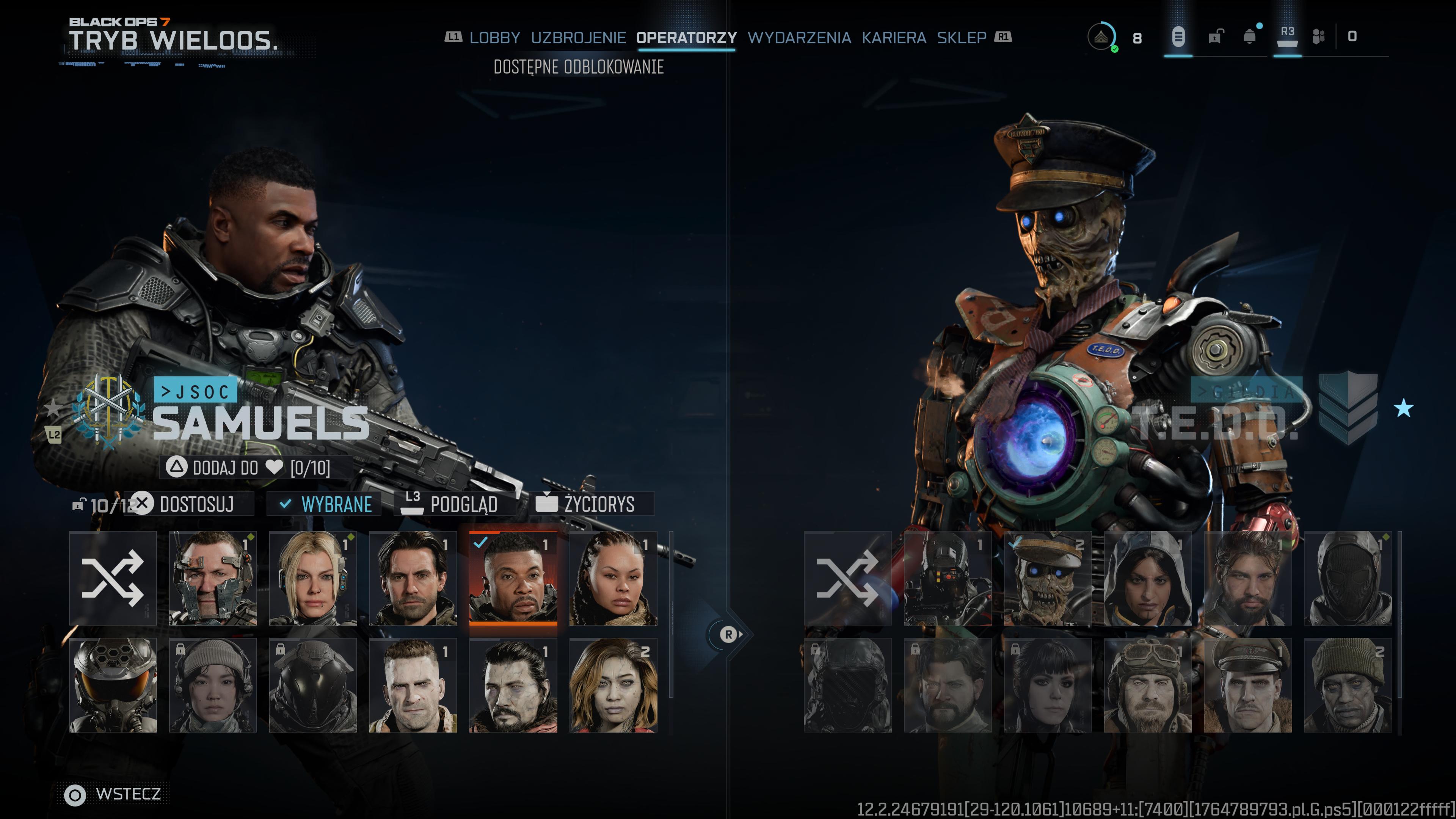Select the random JSOC operator shuffle tile

pos(113,577)
